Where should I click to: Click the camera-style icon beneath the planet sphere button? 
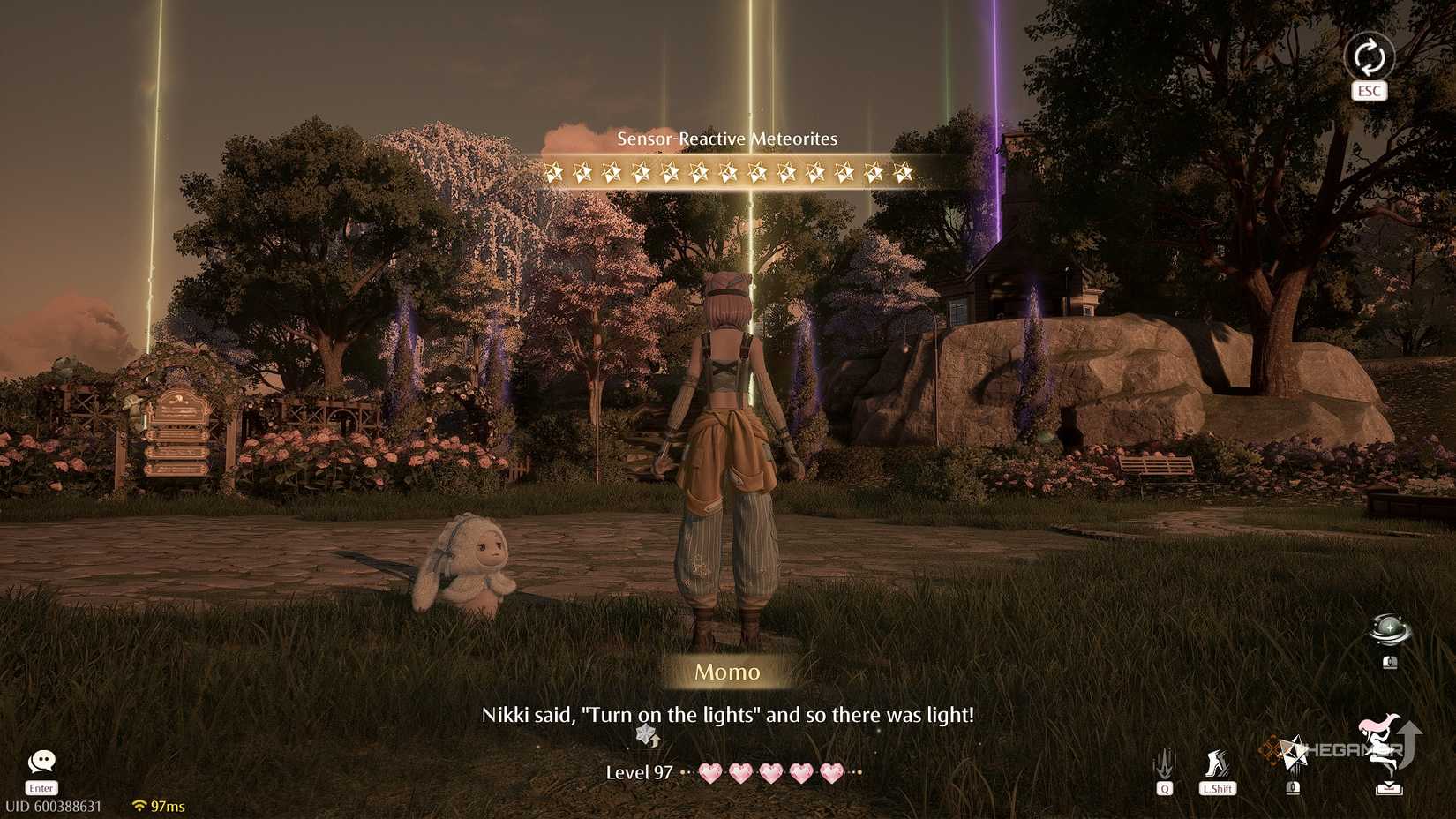click(x=1391, y=662)
